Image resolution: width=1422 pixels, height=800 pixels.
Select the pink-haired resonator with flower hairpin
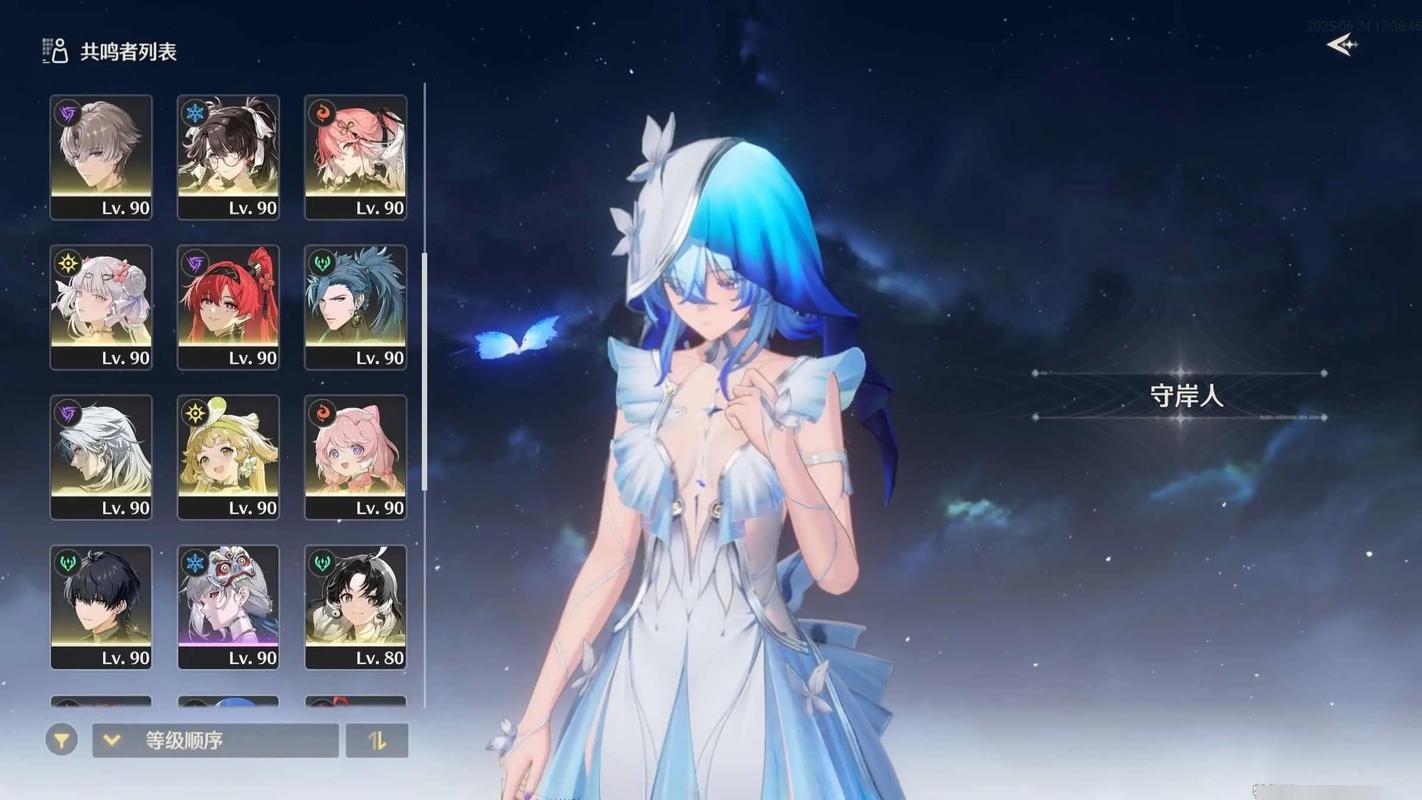pyautogui.click(x=355, y=157)
